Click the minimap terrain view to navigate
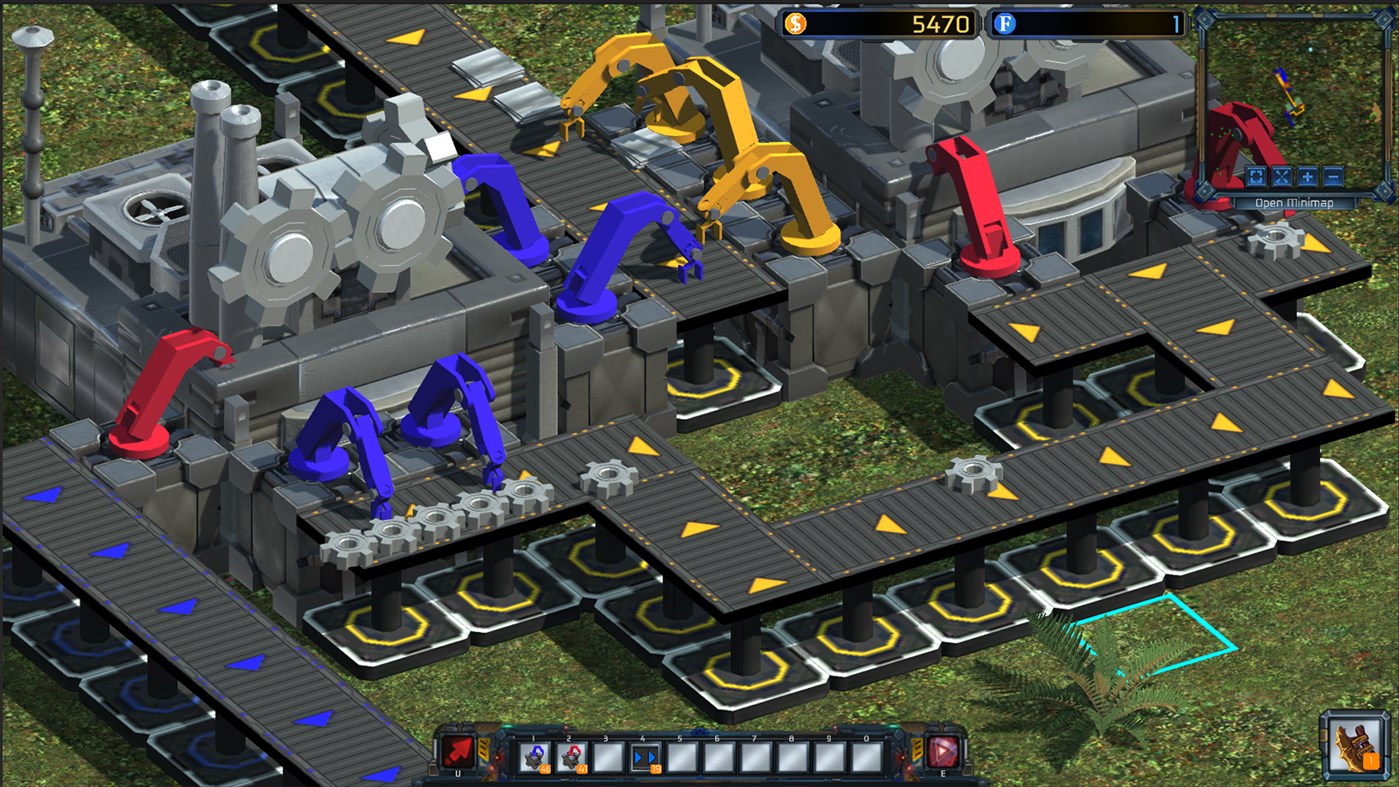The image size is (1399, 787). (1290, 90)
